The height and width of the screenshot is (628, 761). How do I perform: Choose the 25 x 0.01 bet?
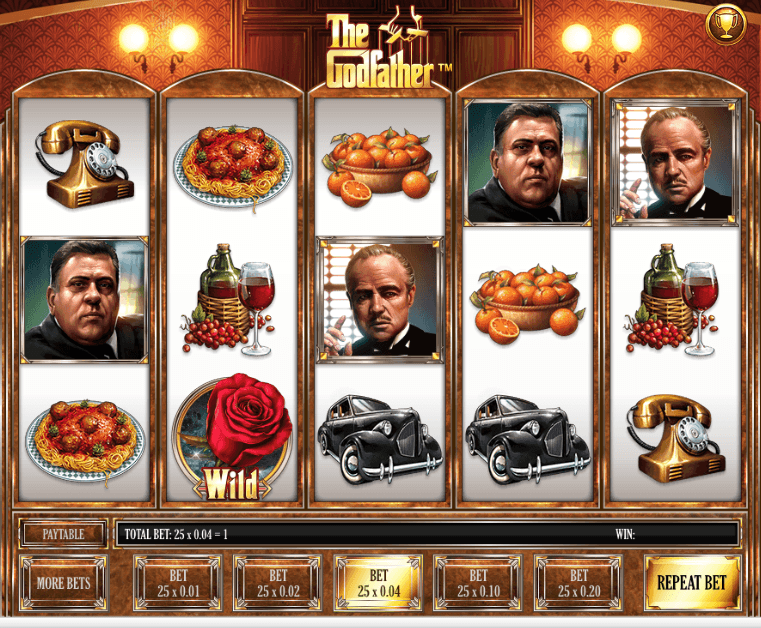coord(177,583)
